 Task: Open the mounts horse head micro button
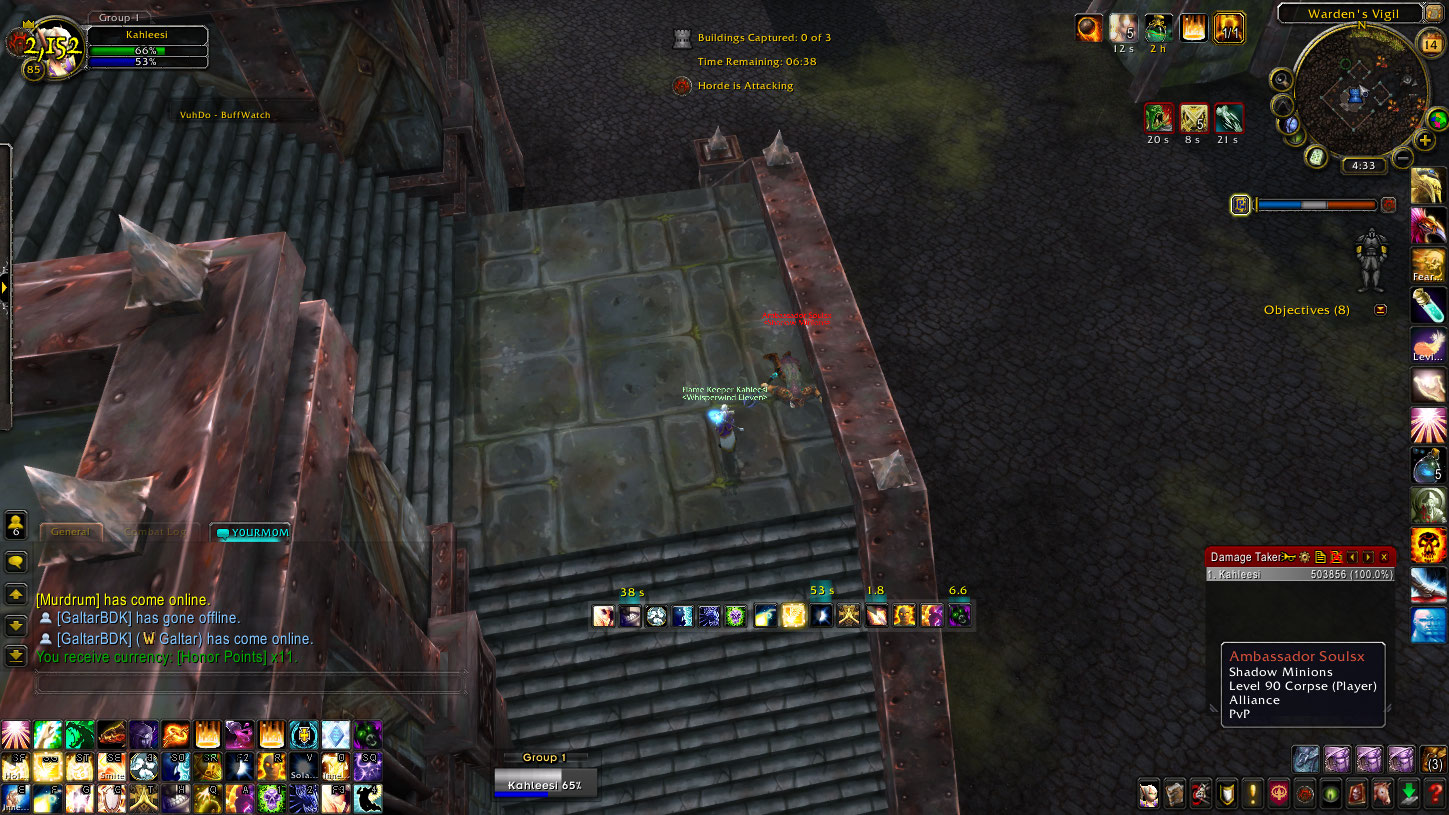[x=1383, y=794]
